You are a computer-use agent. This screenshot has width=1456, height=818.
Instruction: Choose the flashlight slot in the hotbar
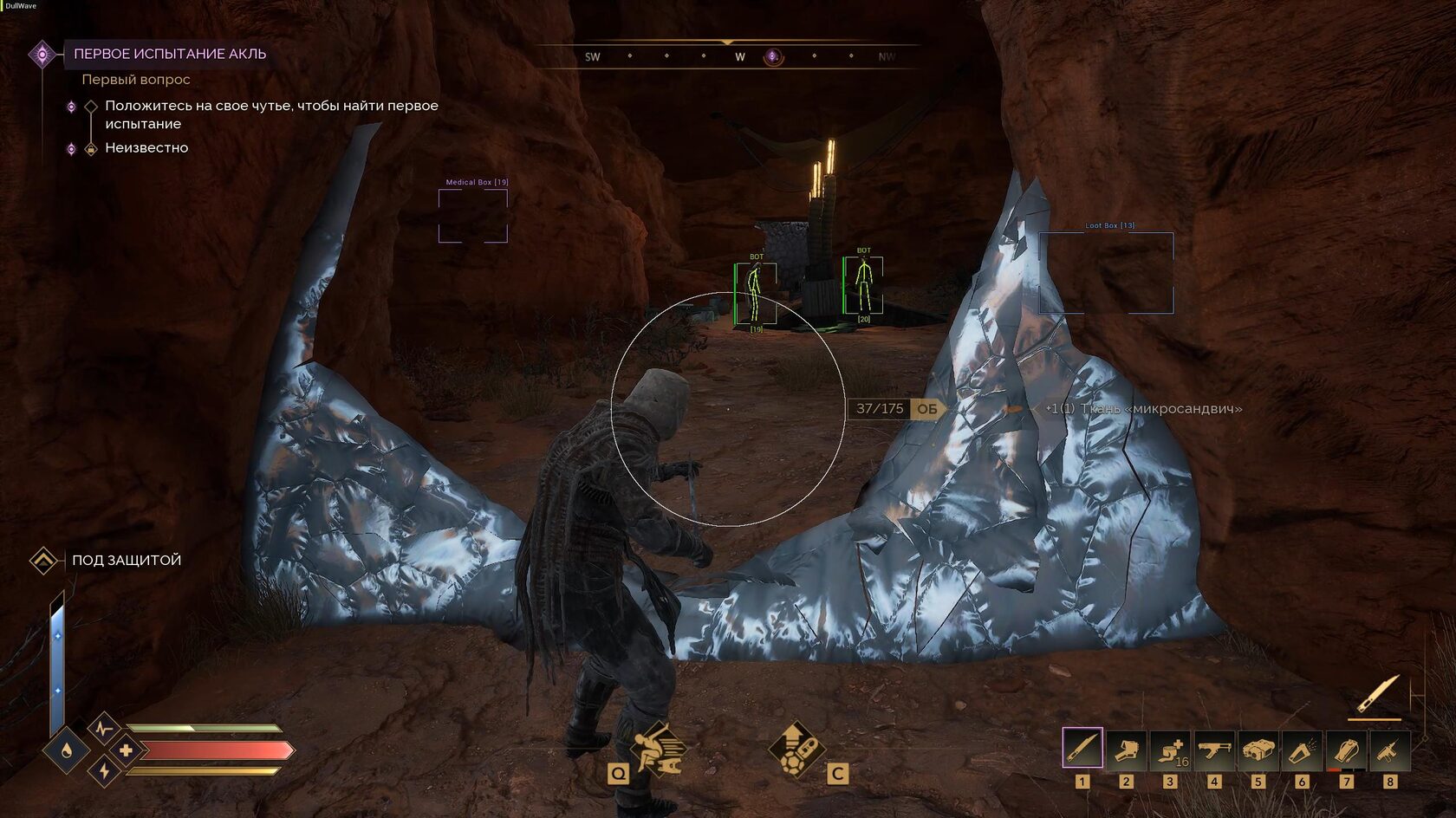point(1302,750)
